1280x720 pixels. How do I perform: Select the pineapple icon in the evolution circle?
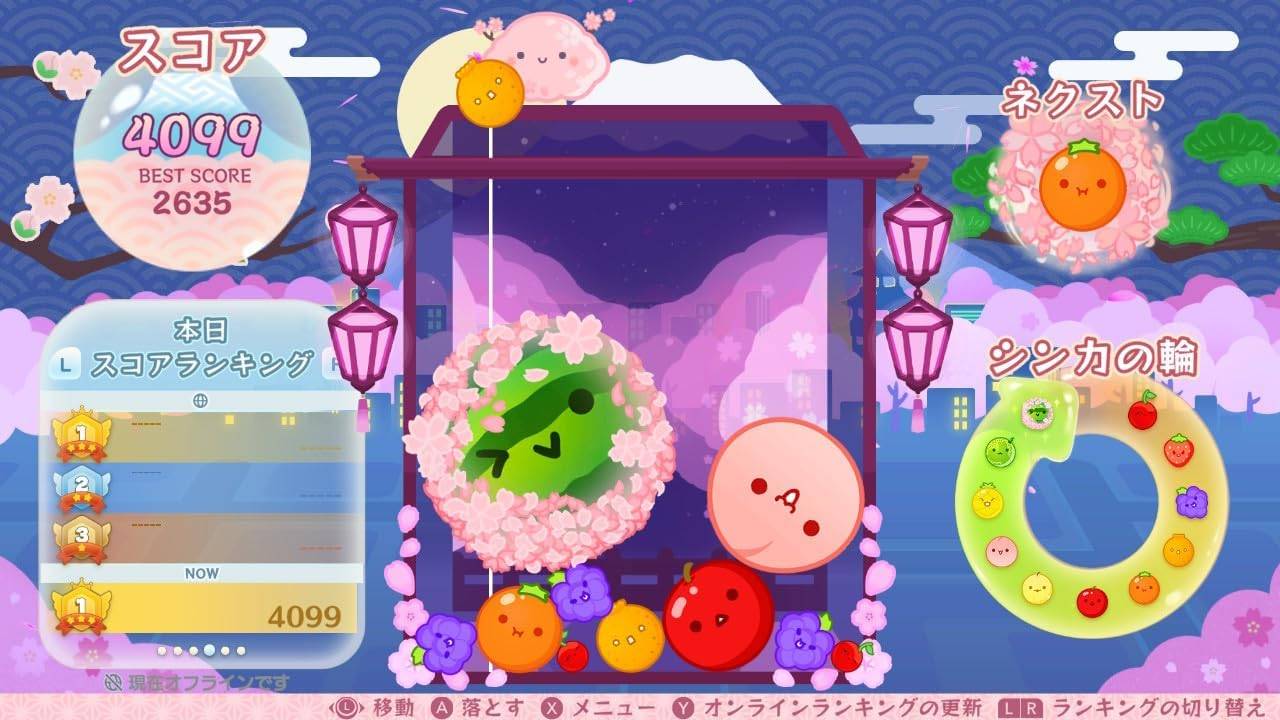tap(987, 501)
